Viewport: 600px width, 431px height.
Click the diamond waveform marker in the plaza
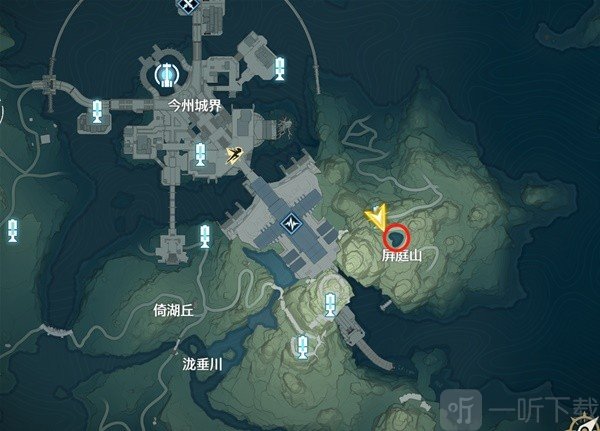(292, 221)
